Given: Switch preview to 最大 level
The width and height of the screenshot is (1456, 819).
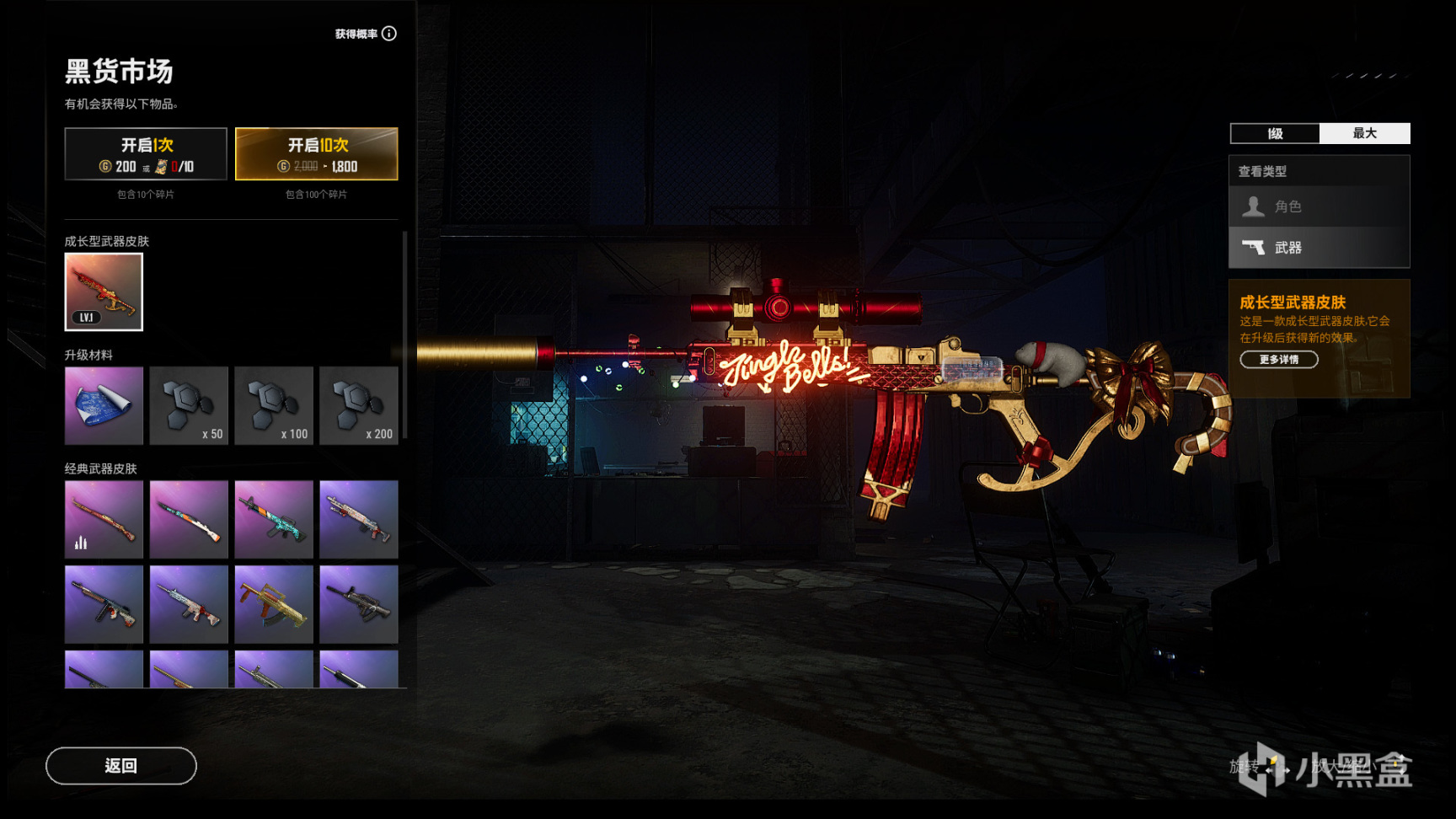Looking at the screenshot, I should click(1364, 133).
